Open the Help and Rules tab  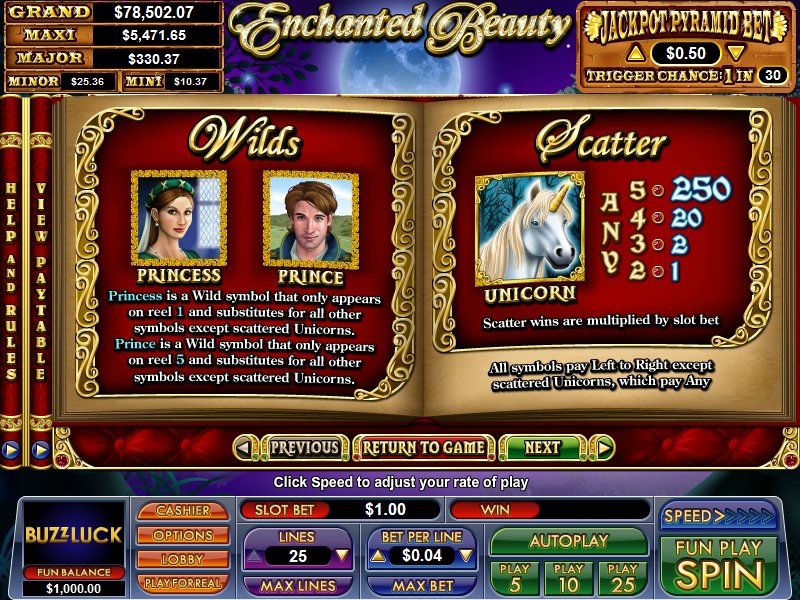[x=12, y=280]
